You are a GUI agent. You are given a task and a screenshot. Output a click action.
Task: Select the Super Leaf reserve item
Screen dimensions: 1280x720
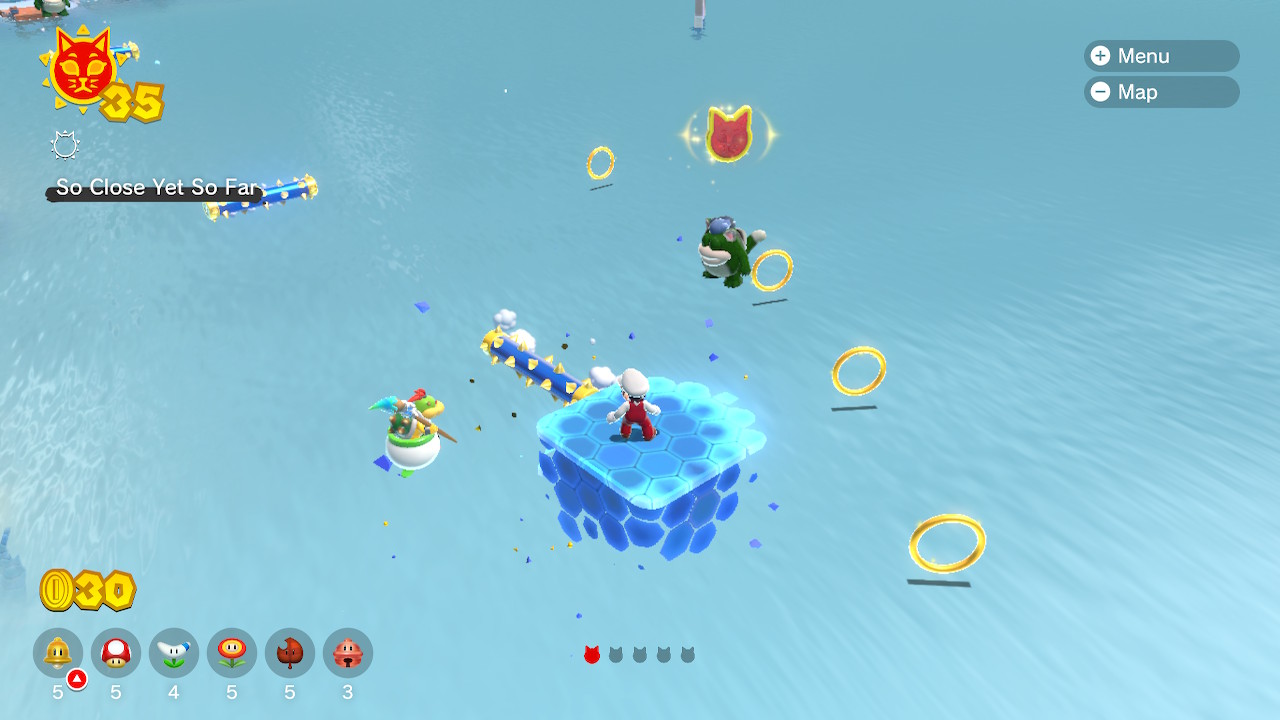pos(290,653)
